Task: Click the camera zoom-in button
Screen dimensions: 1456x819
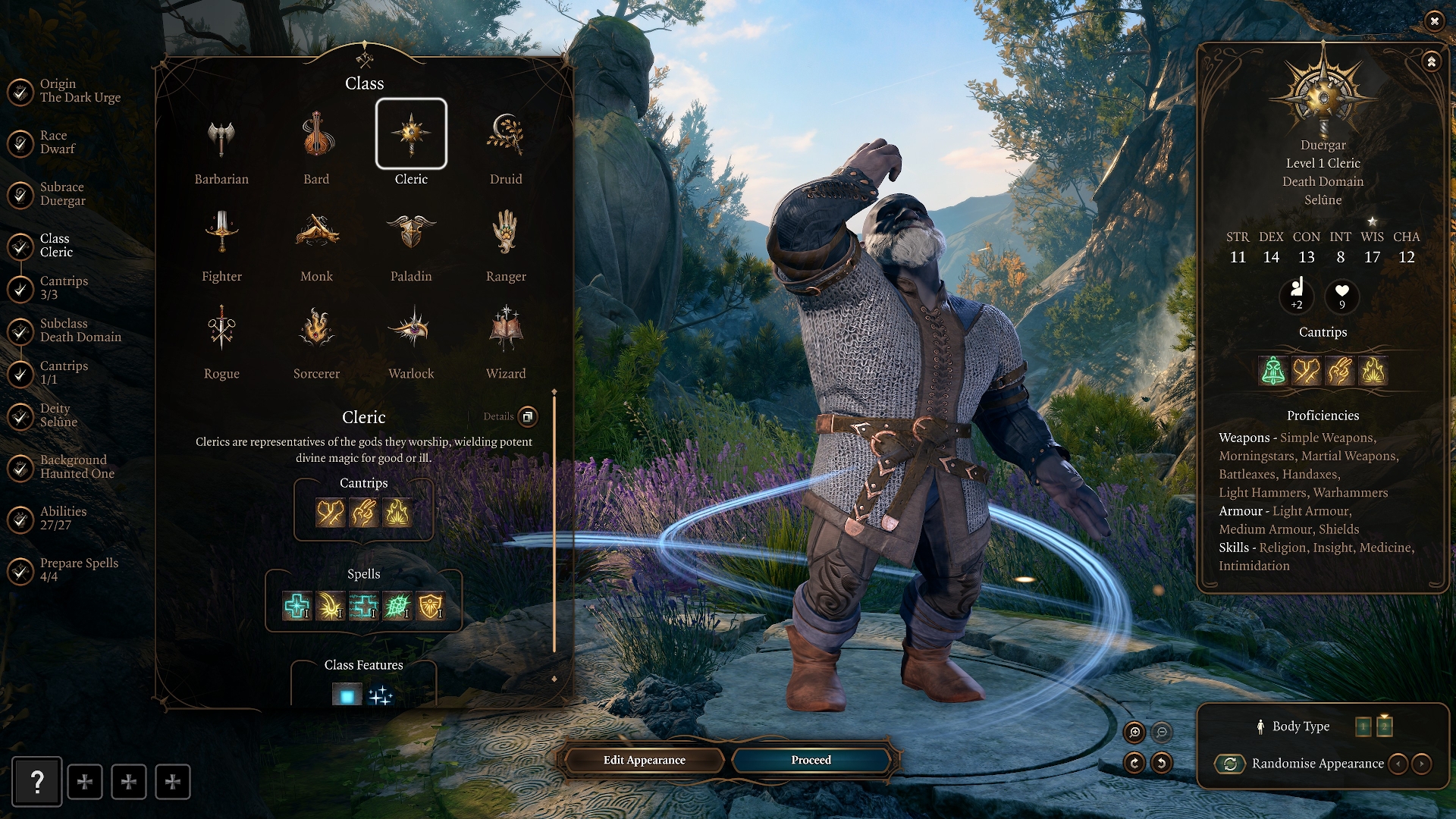Action: pyautogui.click(x=1134, y=733)
